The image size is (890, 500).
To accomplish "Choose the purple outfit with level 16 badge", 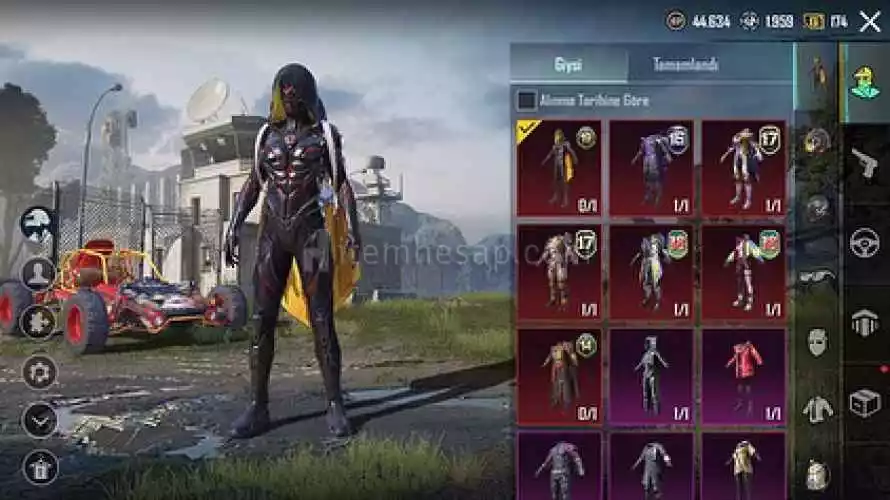I will click(x=651, y=168).
